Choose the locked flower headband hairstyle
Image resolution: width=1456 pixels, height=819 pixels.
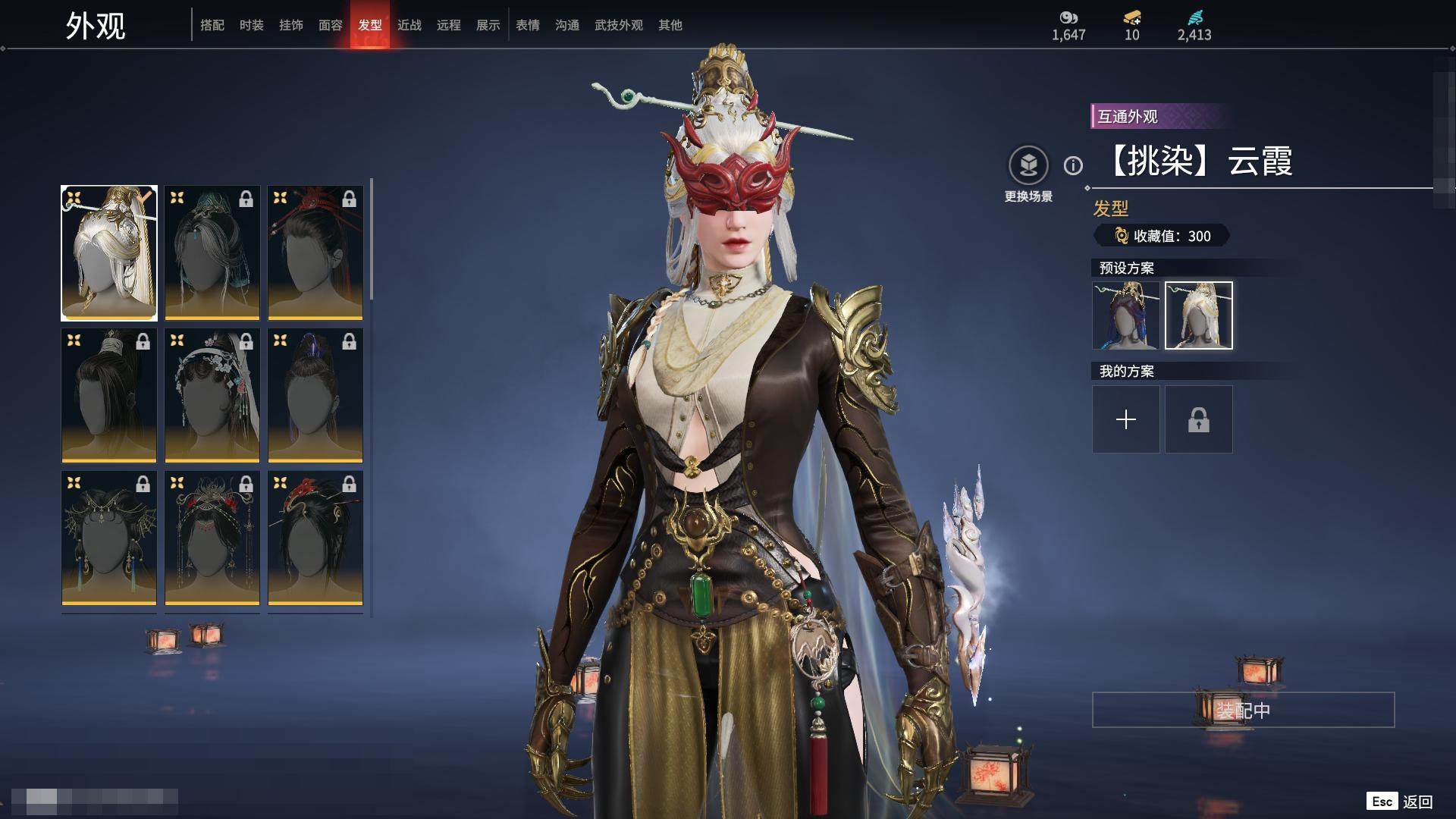[x=212, y=395]
